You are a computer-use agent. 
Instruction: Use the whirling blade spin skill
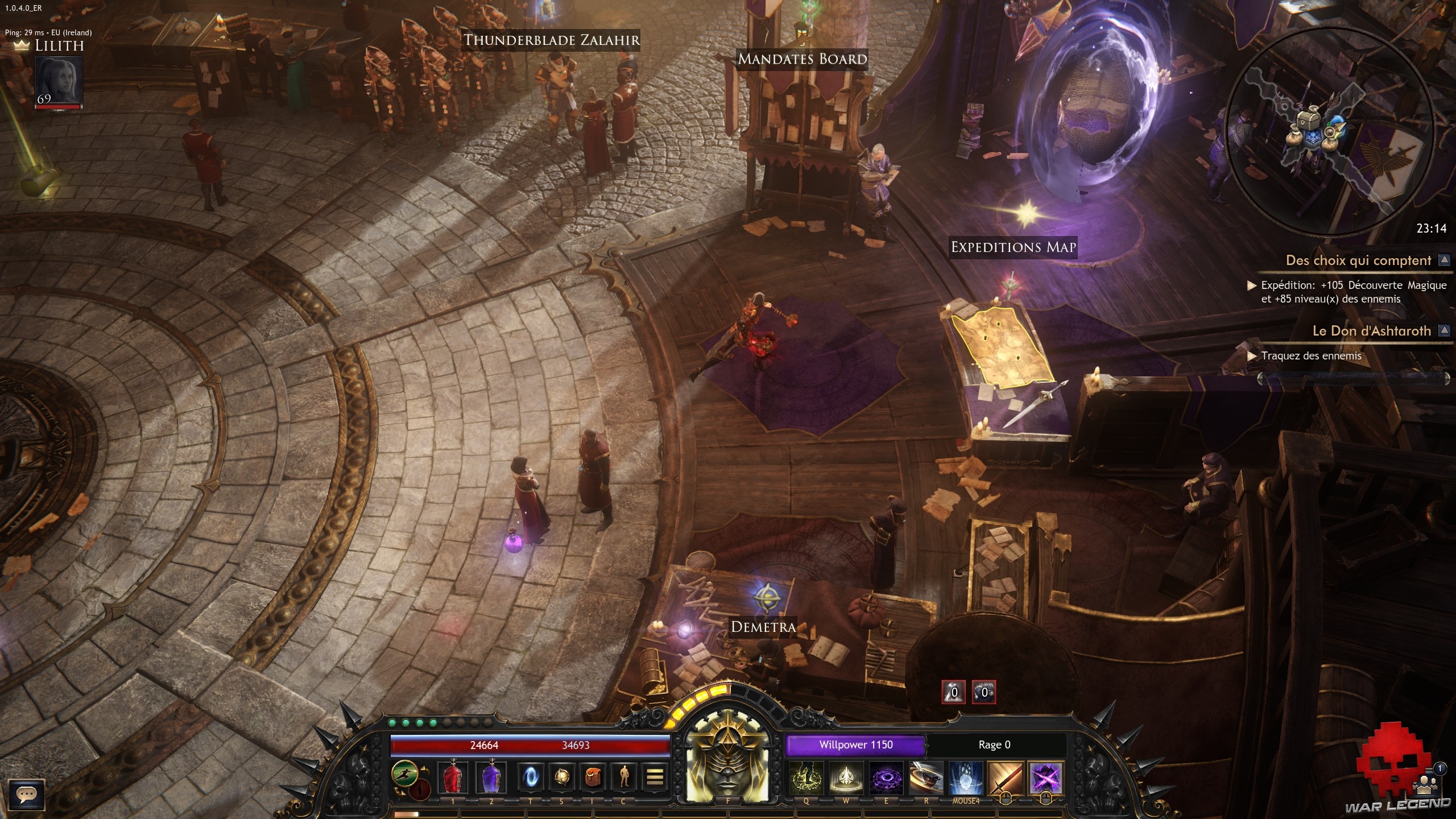pyautogui.click(x=926, y=778)
